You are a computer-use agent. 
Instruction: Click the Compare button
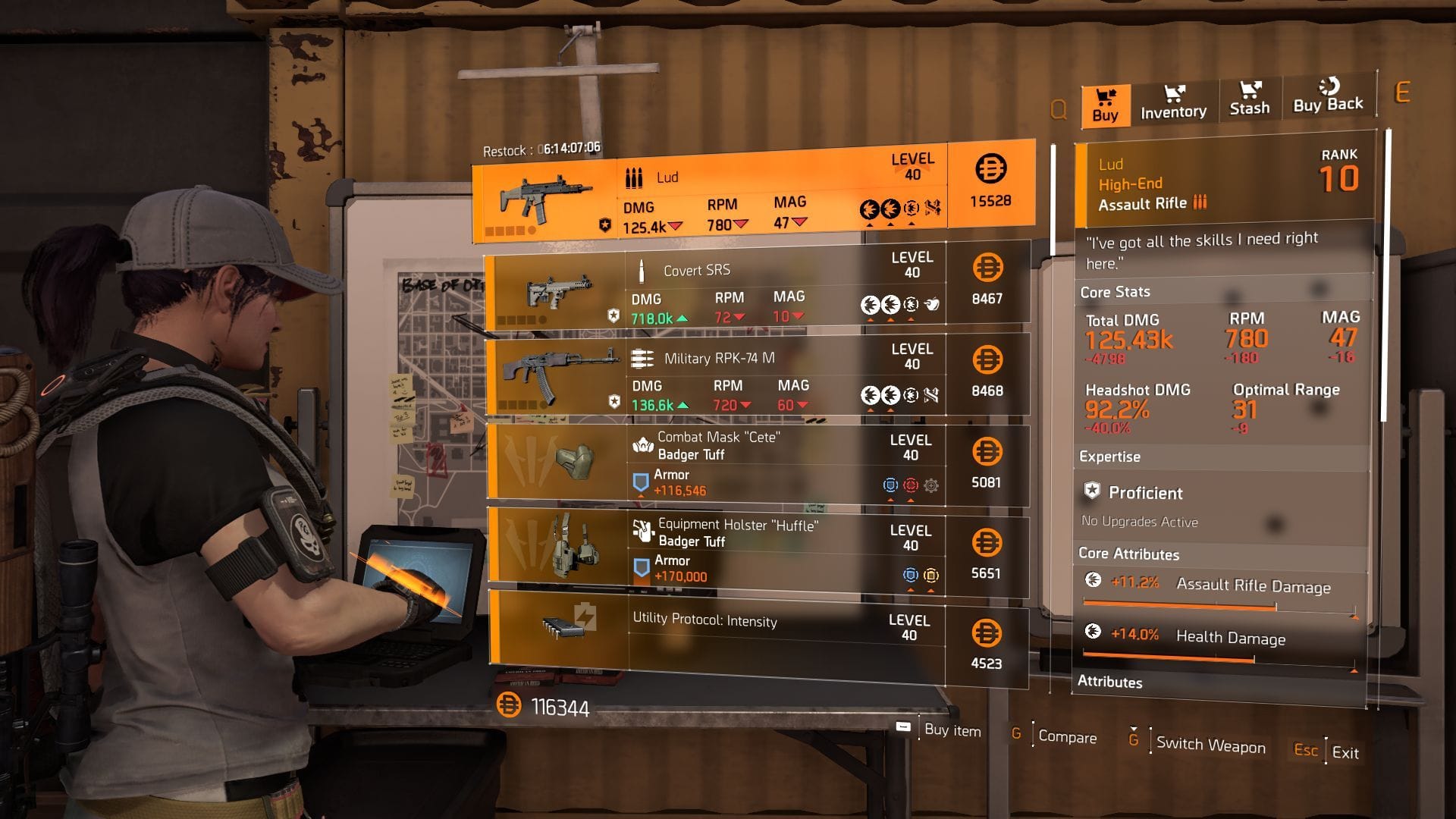pyautogui.click(x=1069, y=738)
